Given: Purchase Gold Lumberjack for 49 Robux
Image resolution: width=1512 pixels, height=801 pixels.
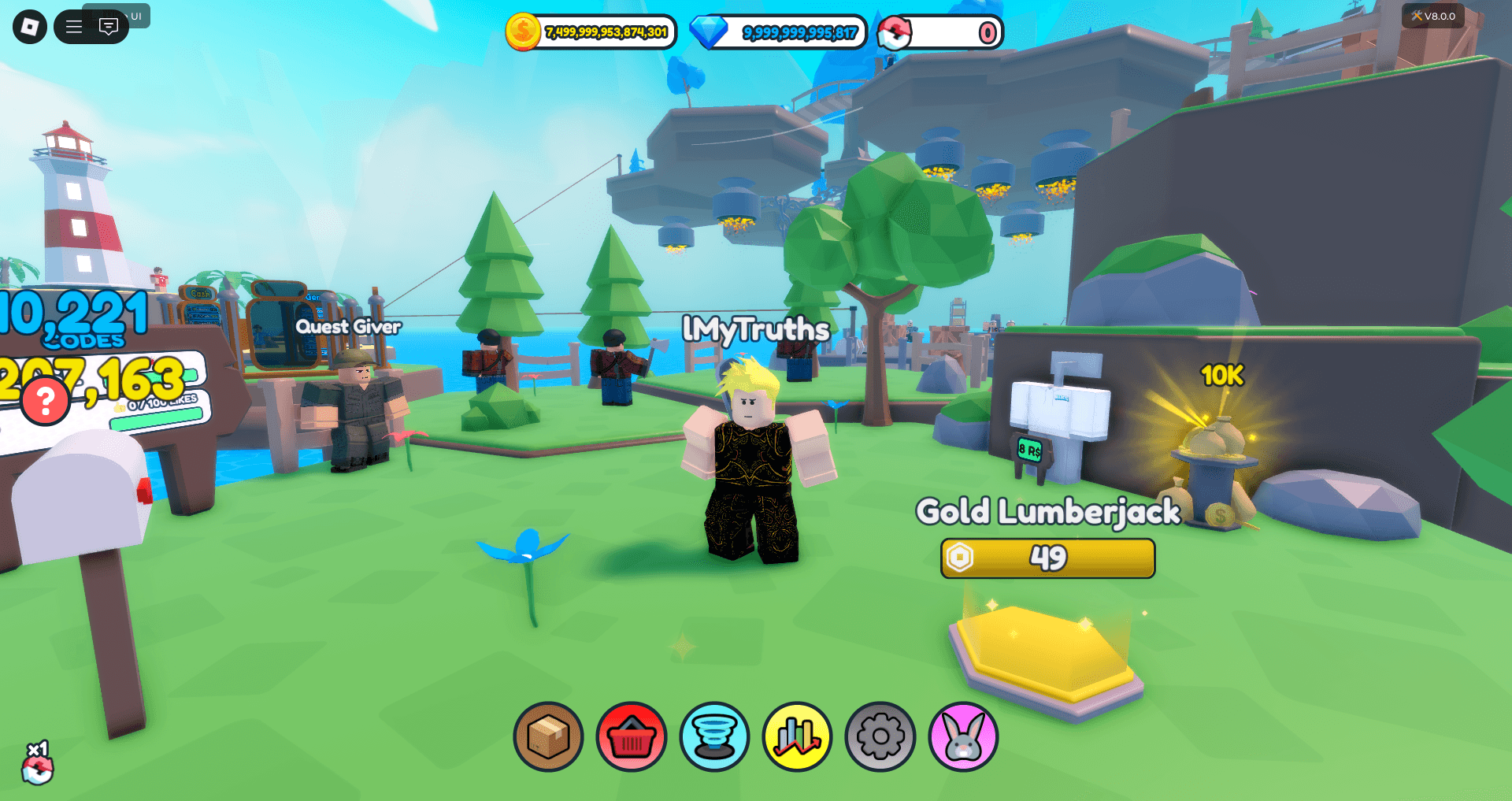Looking at the screenshot, I should (1047, 558).
